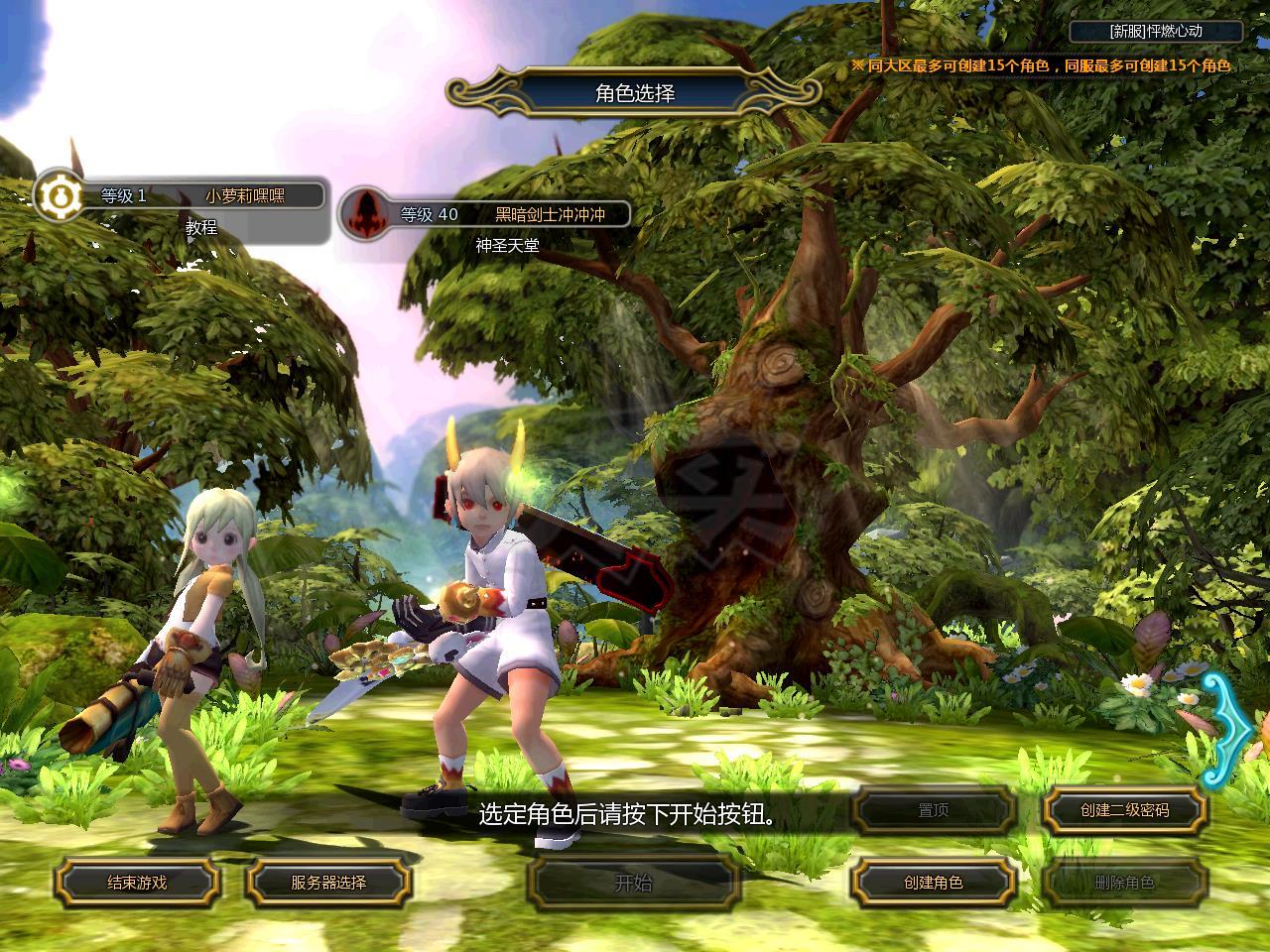Create a new character via 创建角色
Image resolution: width=1270 pixels, height=952 pixels.
tap(933, 882)
